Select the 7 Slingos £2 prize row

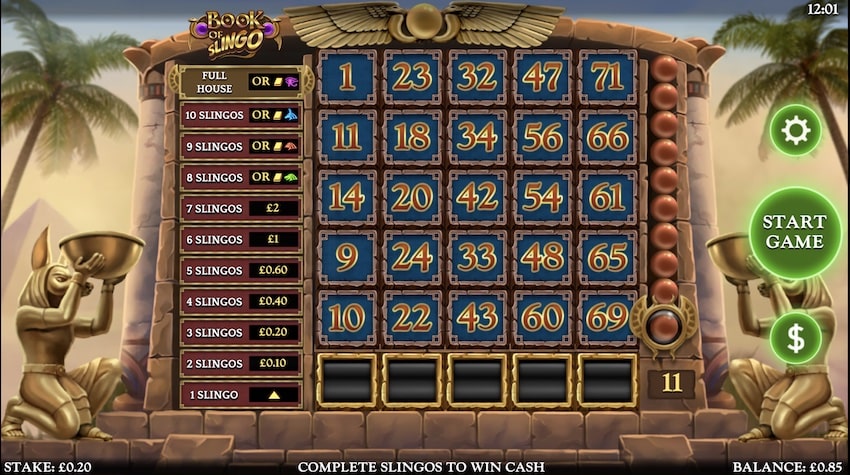pos(241,208)
